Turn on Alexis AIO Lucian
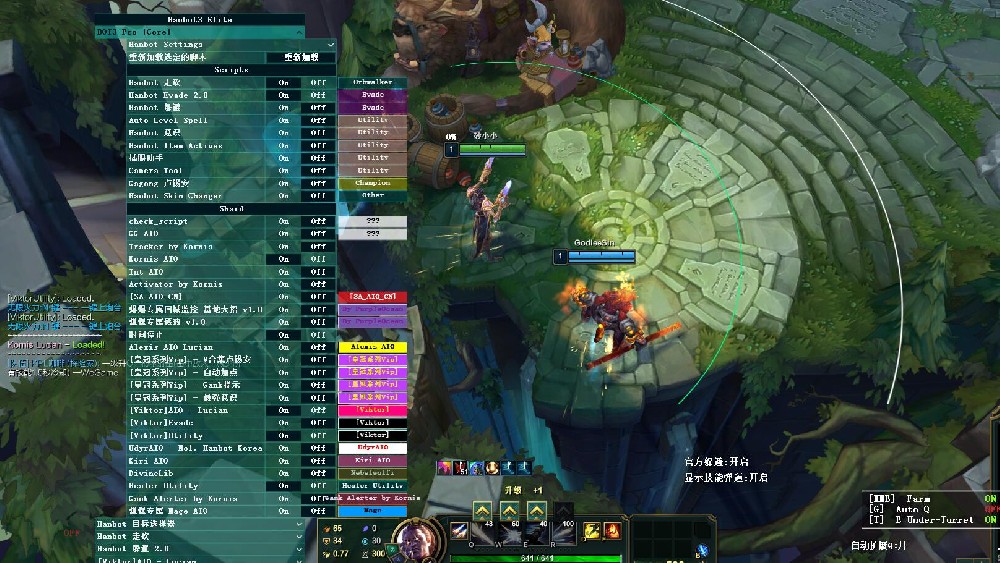1000x563 pixels. pyautogui.click(x=284, y=347)
